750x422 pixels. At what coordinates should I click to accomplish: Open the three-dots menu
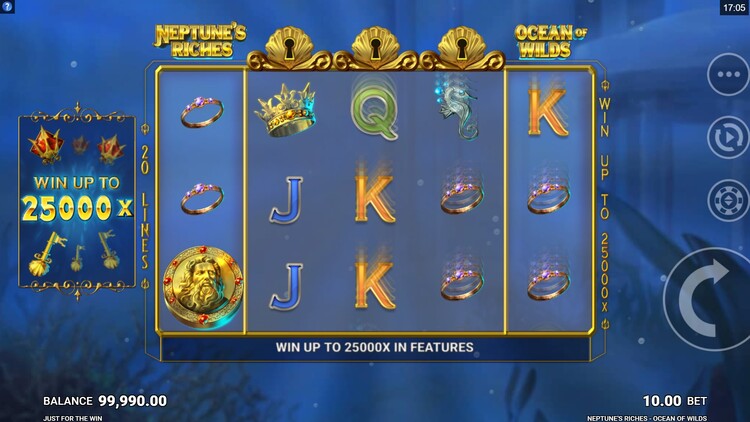pos(727,73)
